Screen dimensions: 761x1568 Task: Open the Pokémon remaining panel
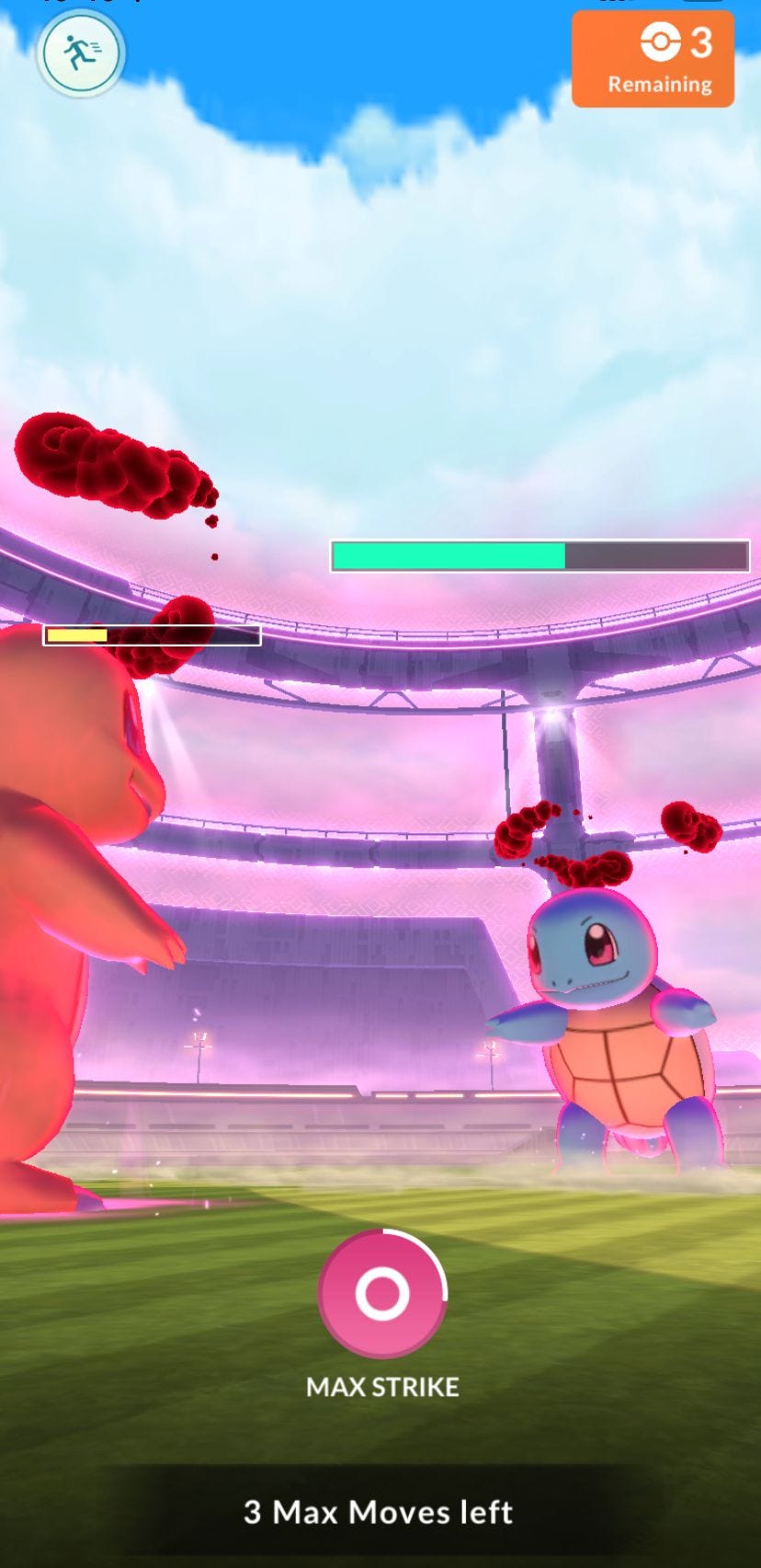coord(653,60)
